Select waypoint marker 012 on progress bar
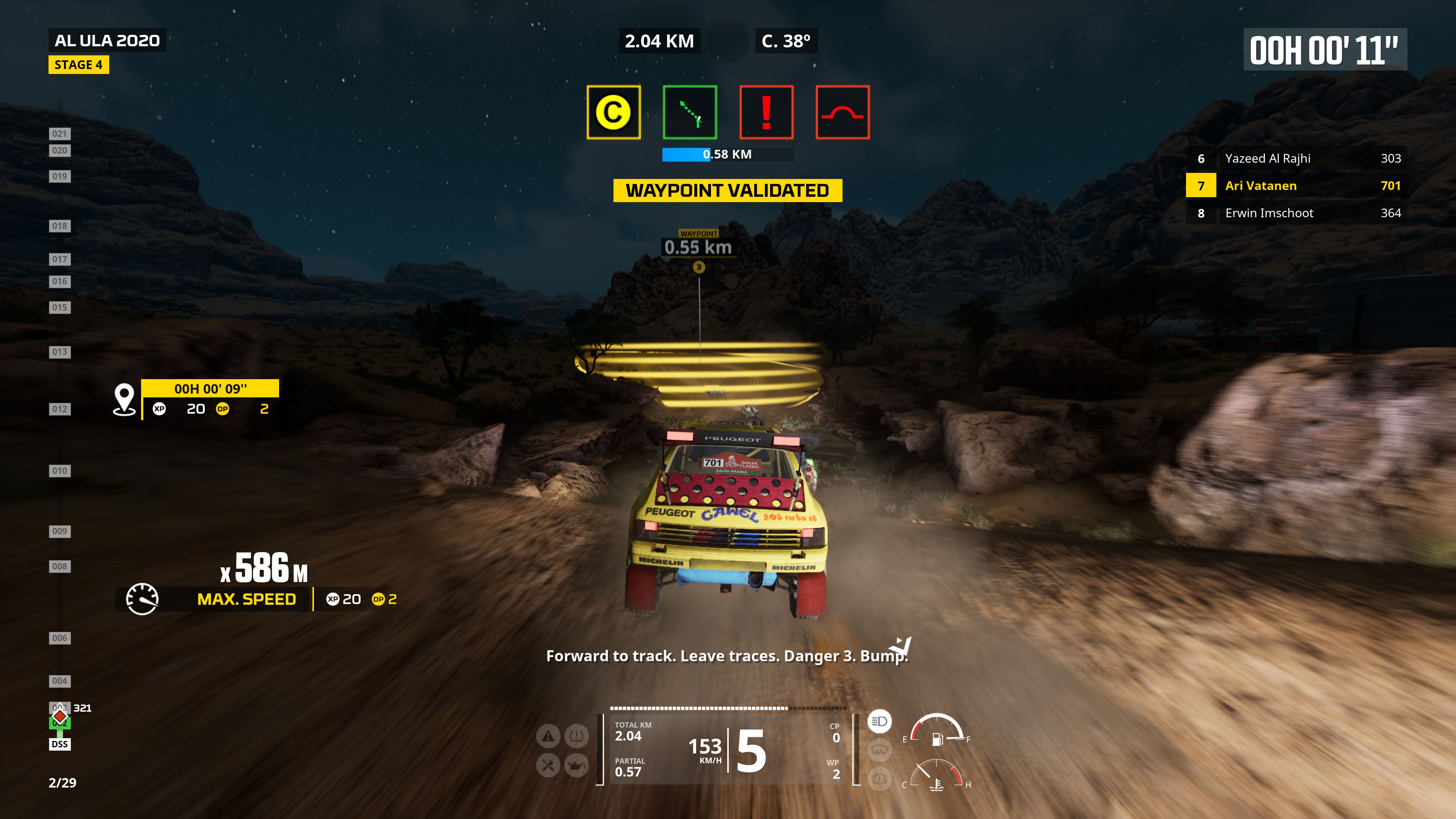 (60, 409)
